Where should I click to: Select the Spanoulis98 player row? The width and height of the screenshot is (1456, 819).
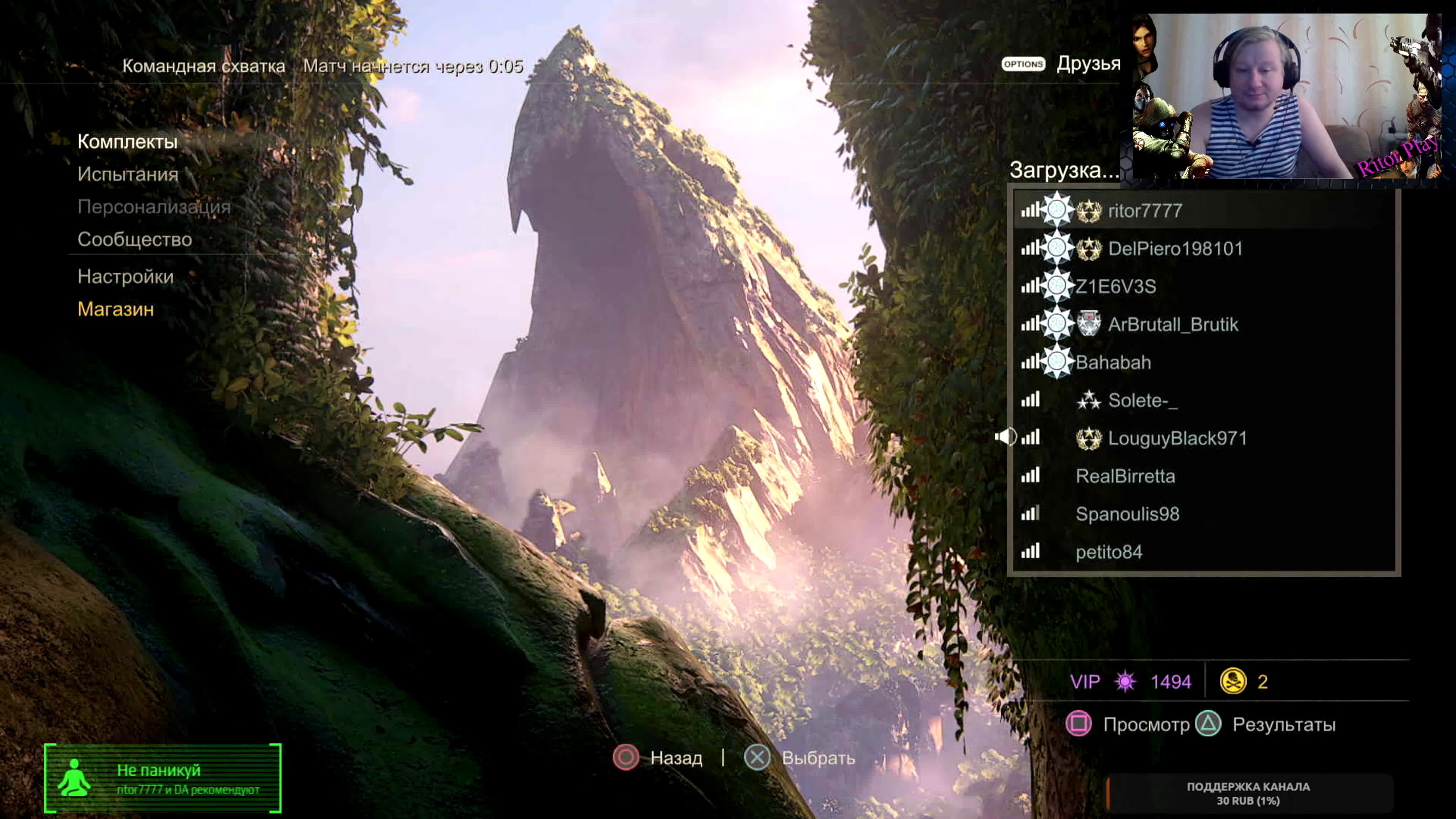coord(1127,514)
